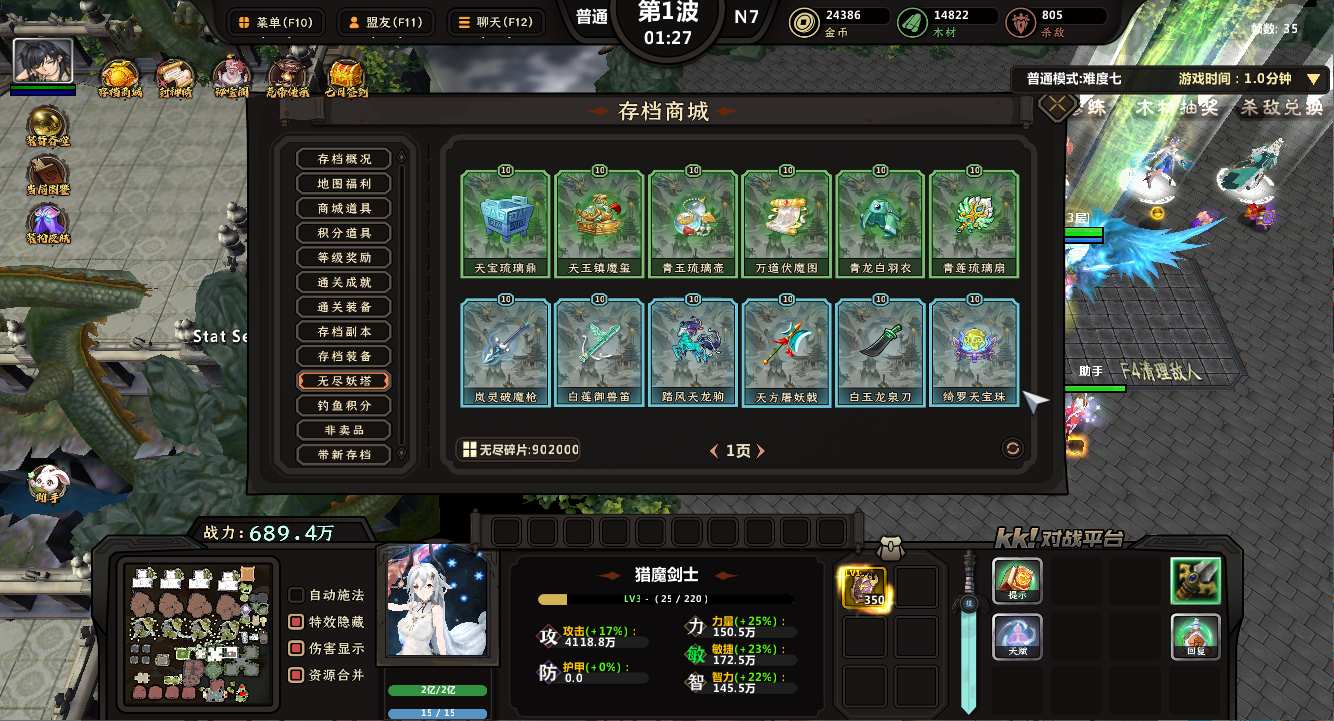Screen dimensions: 1334x721
Task: Open the 盟友 (F11) allies panel
Action: pos(382,22)
